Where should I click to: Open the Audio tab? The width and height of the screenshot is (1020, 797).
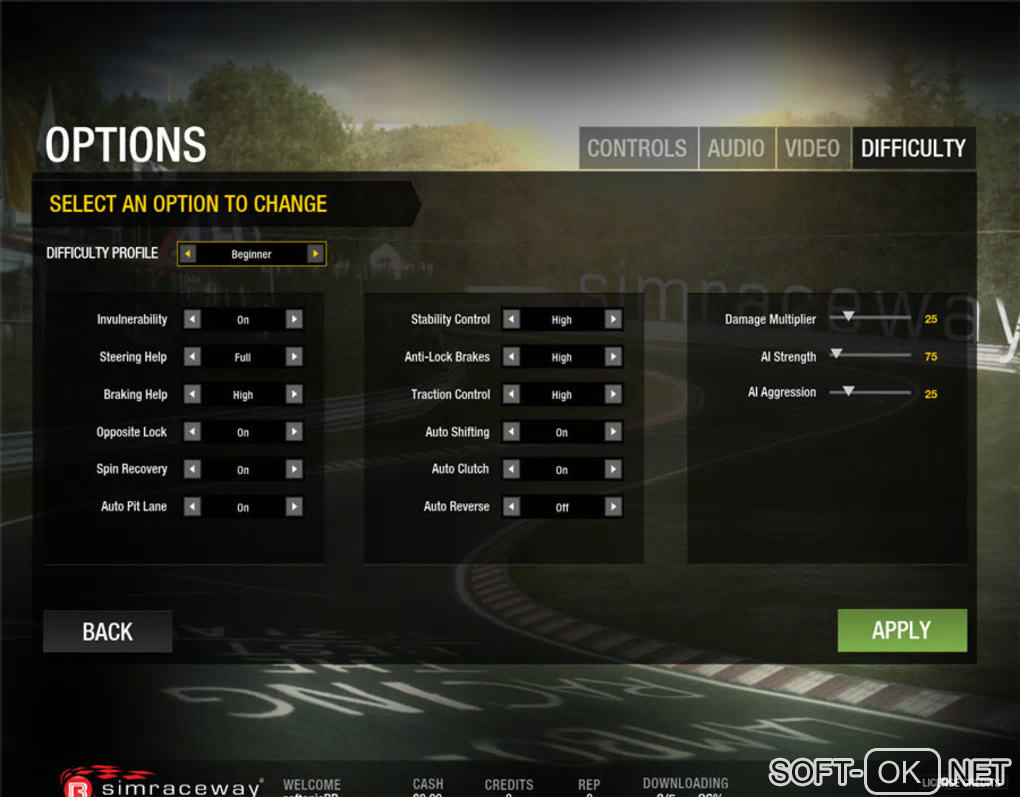point(735,148)
